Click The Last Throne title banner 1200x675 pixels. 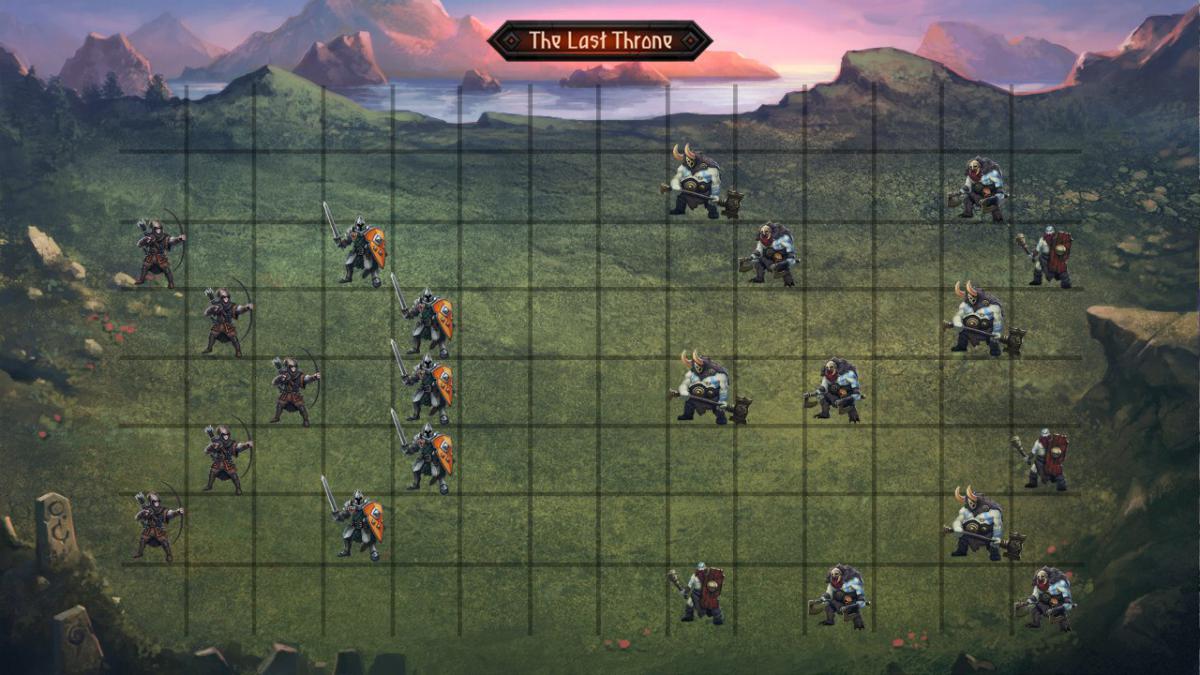[x=600, y=41]
